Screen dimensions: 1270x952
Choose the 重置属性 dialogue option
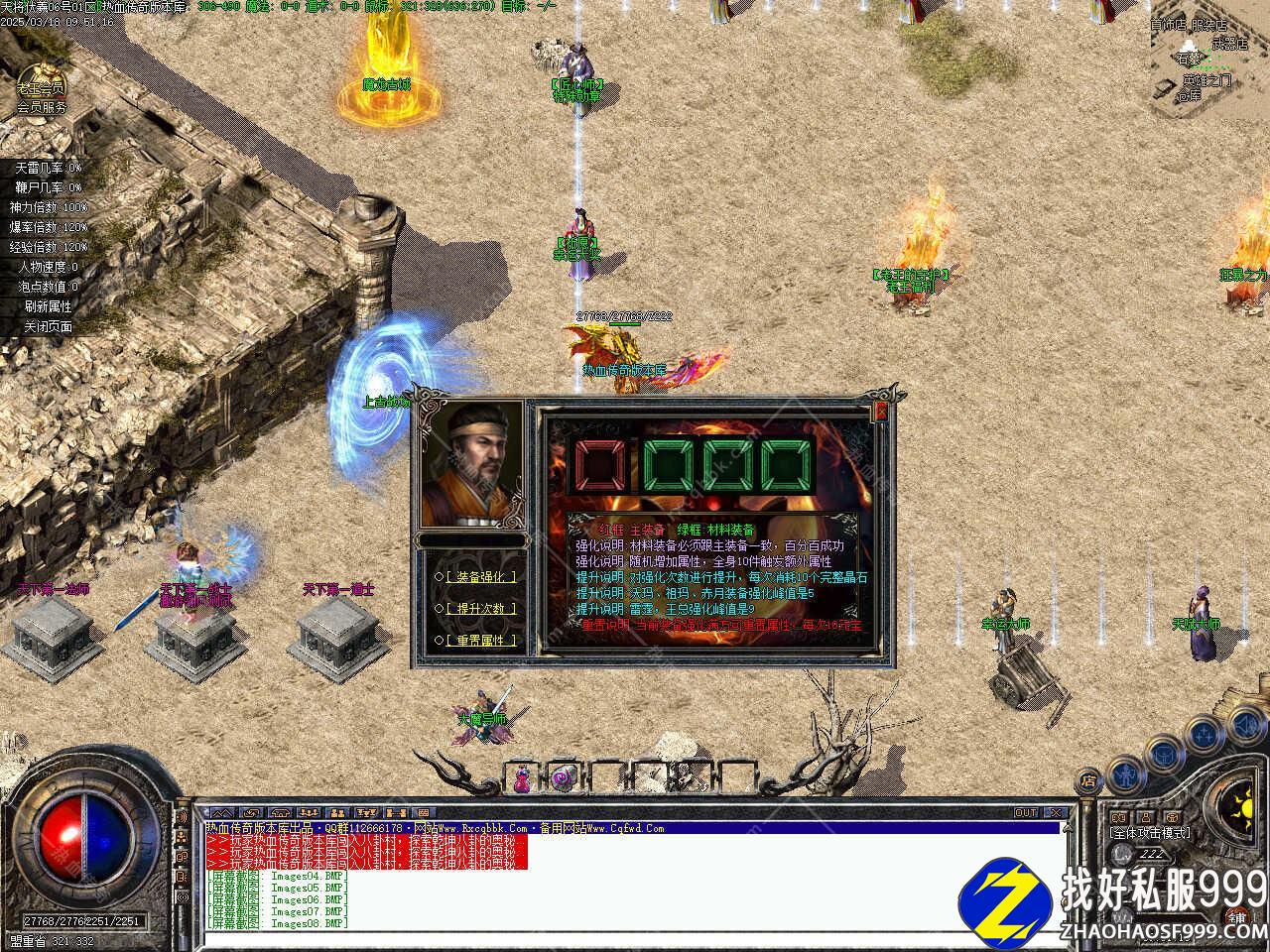pos(481,641)
